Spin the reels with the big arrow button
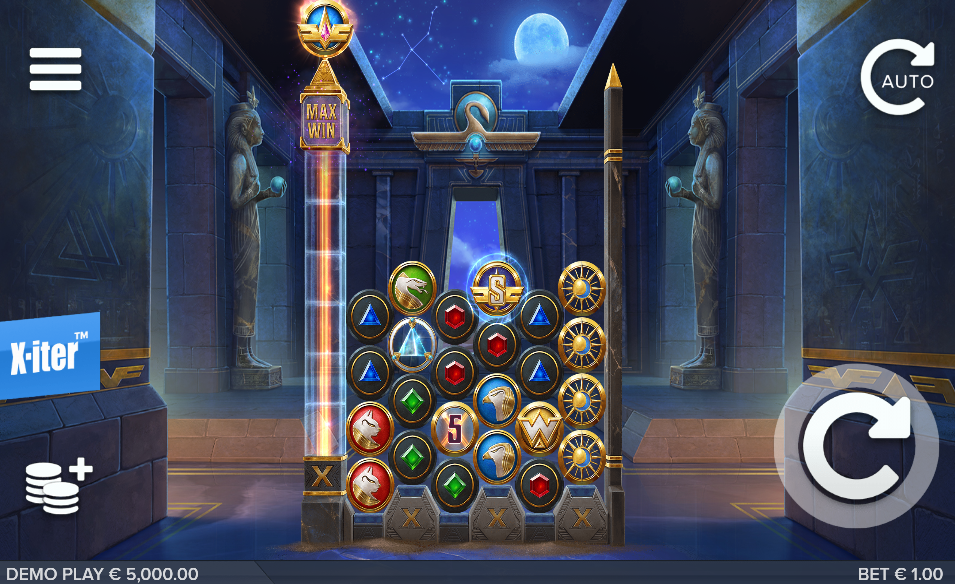 (857, 445)
